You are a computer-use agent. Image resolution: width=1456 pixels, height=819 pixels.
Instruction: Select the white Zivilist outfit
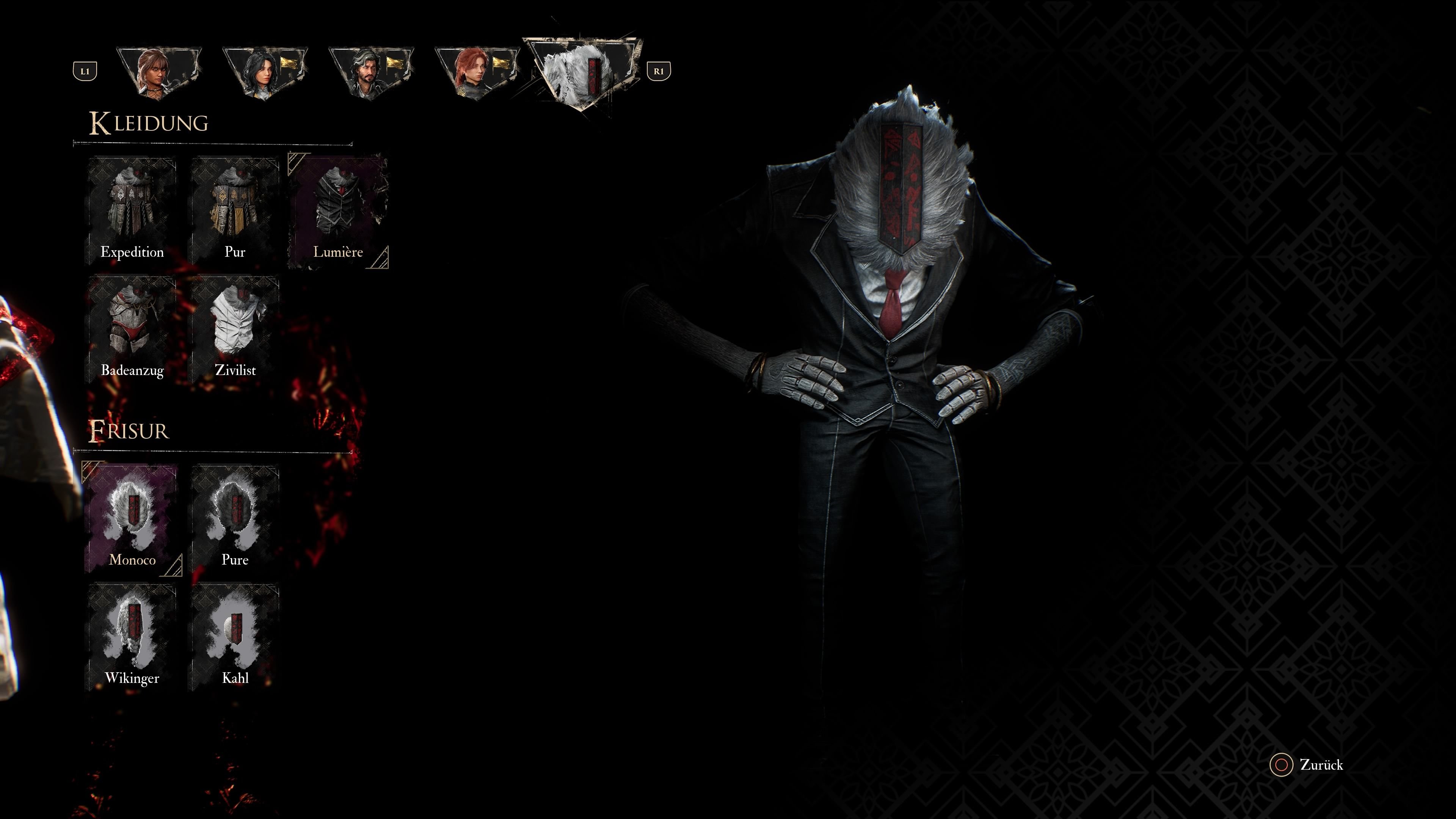coord(235,329)
